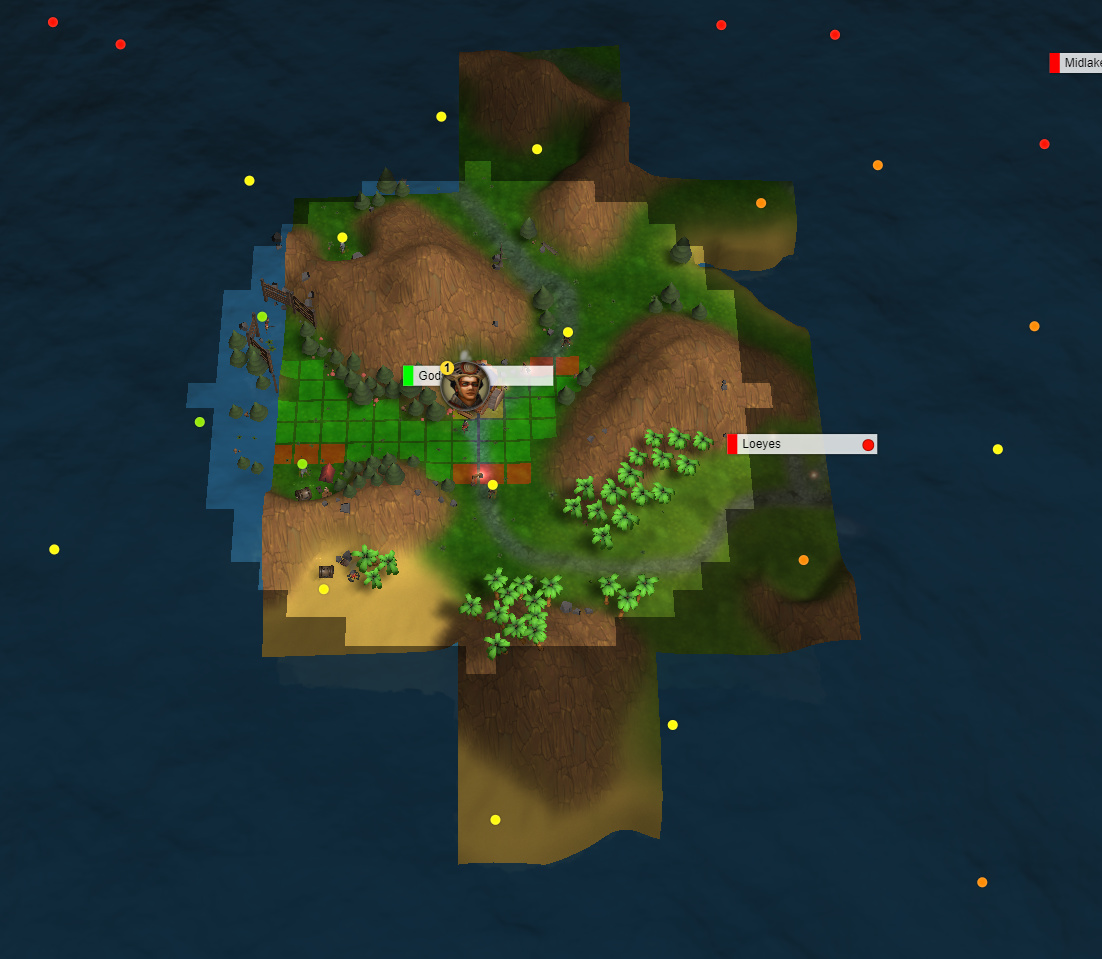
Task: Select the green-flagged town label behind the hero
Action: tap(423, 376)
